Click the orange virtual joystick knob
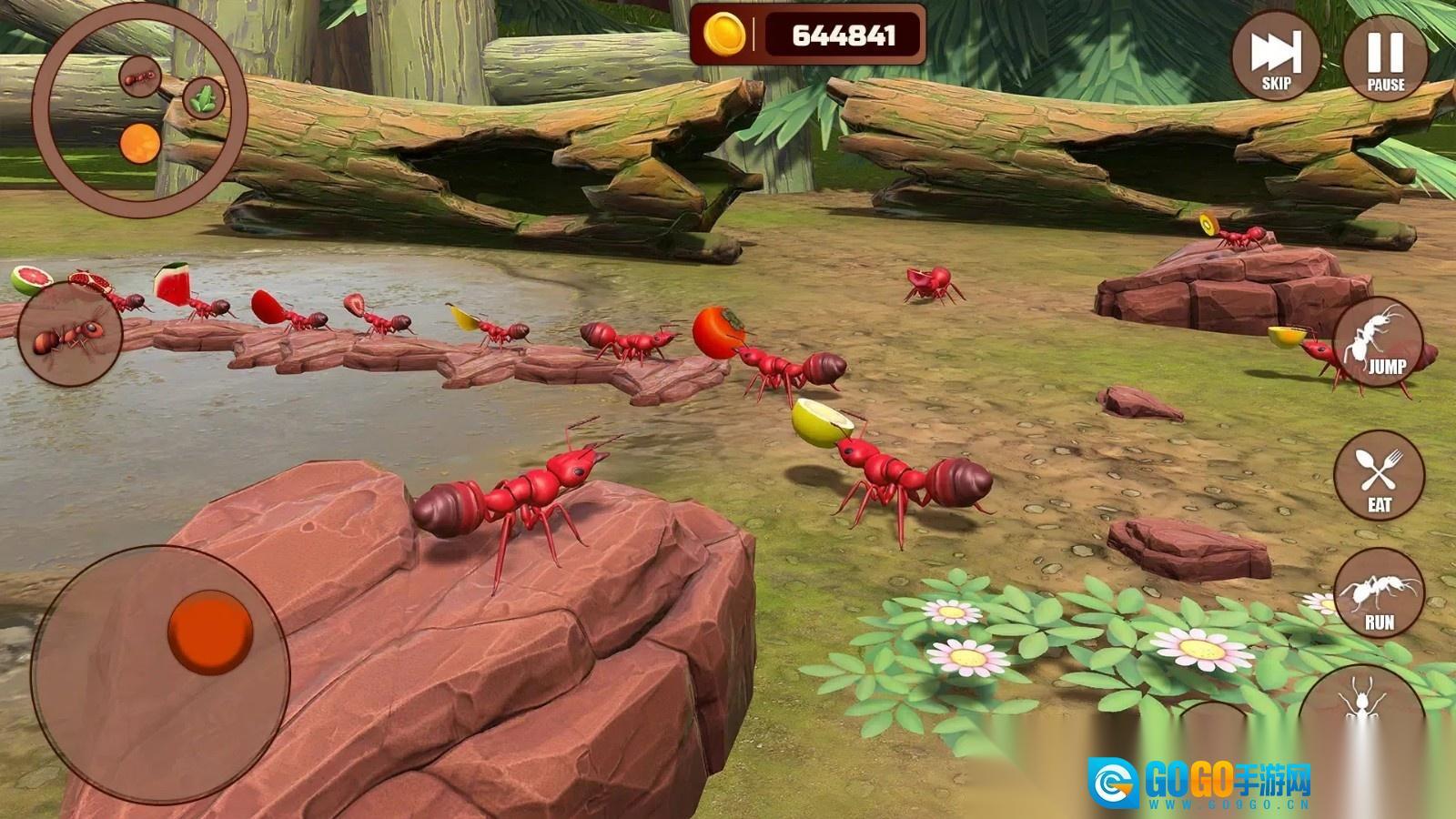The image size is (1456, 819). pyautogui.click(x=210, y=632)
